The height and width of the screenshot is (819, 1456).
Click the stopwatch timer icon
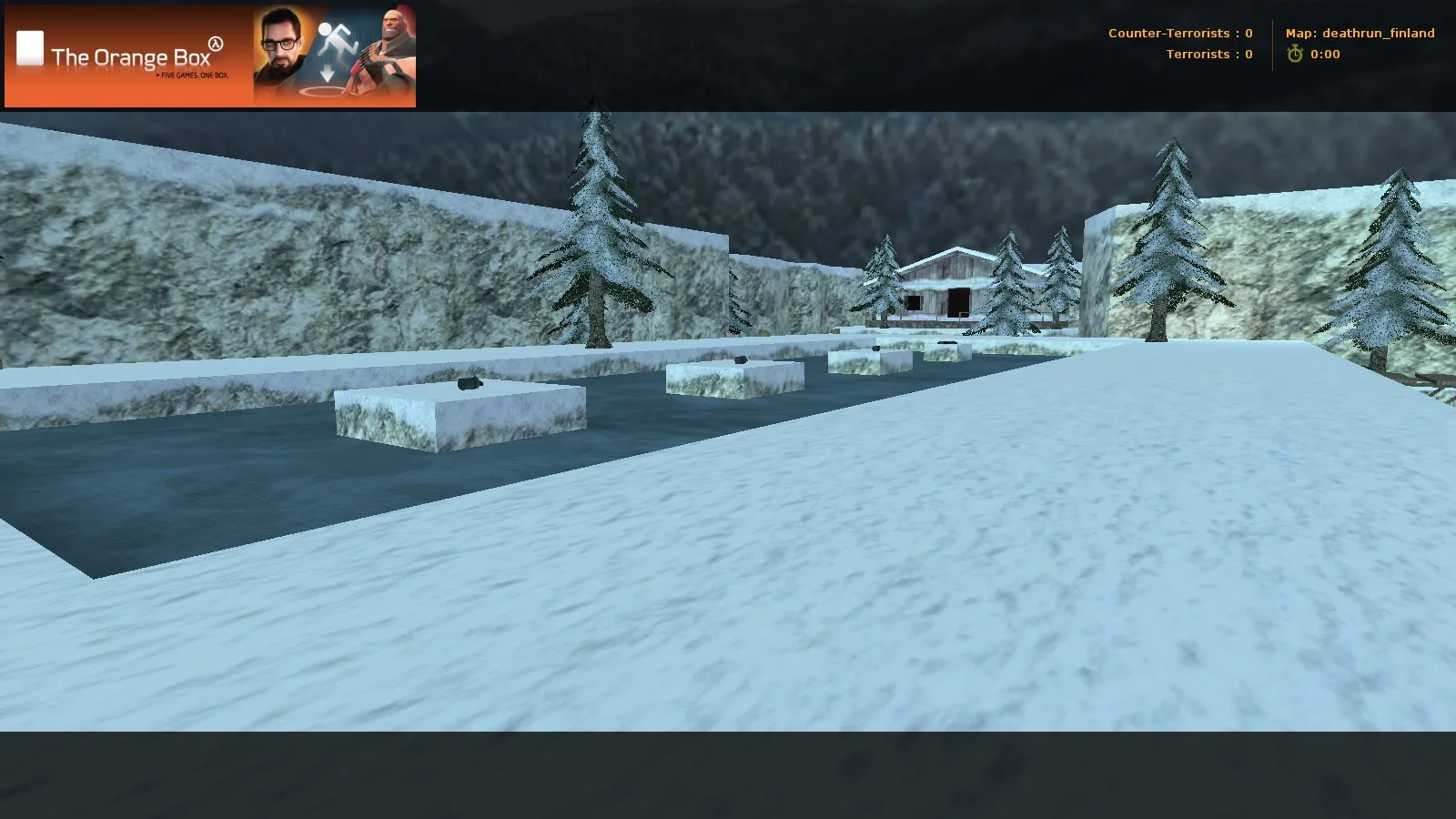1293,54
